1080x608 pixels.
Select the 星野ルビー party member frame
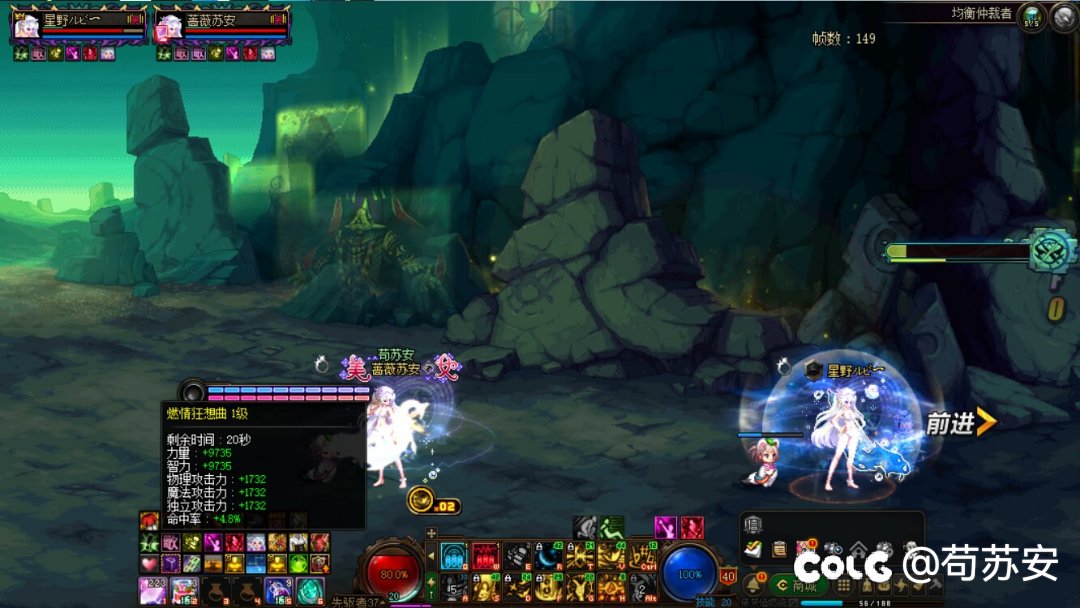click(x=80, y=24)
